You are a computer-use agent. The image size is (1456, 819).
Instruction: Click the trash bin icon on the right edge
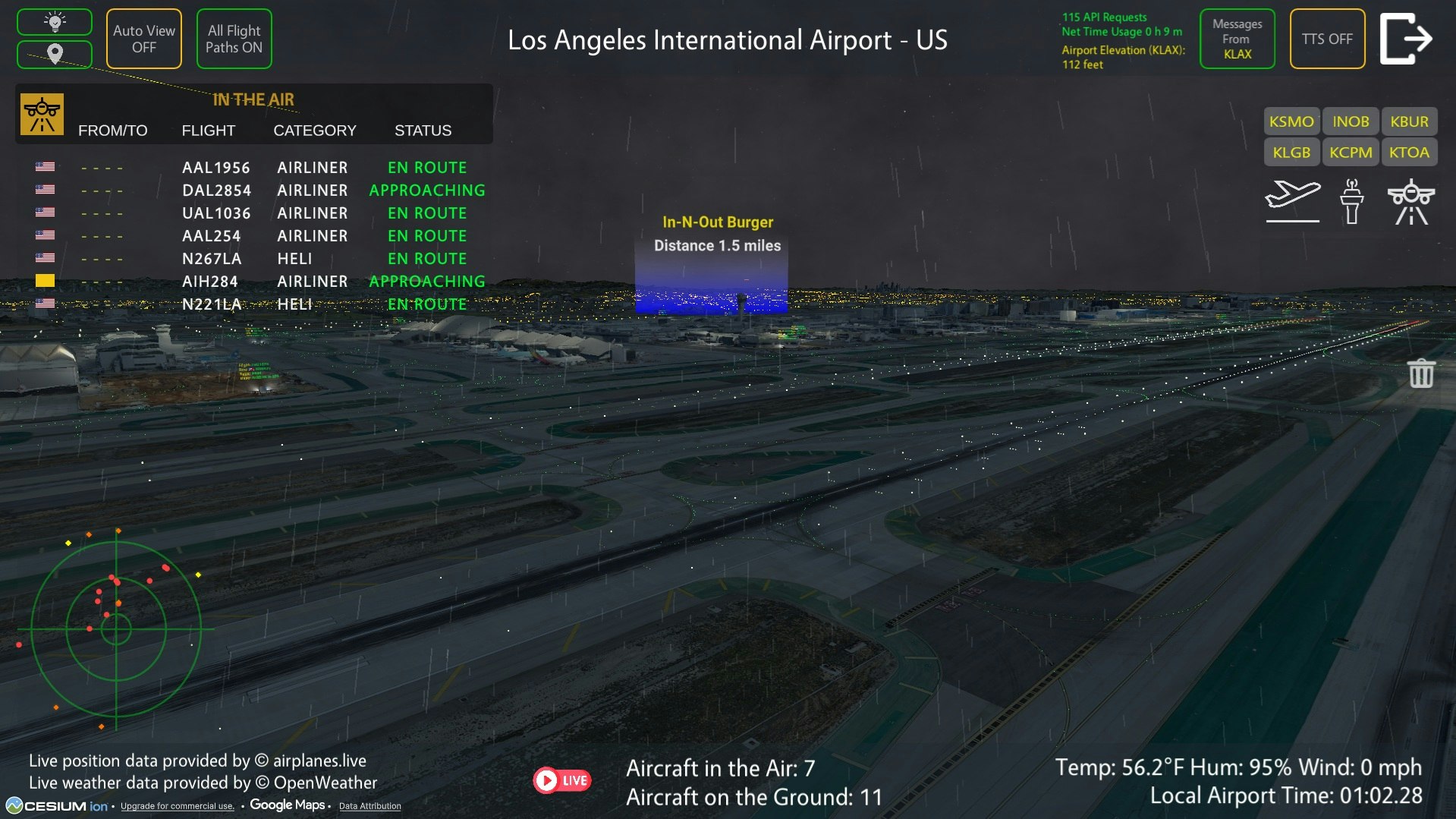1420,373
